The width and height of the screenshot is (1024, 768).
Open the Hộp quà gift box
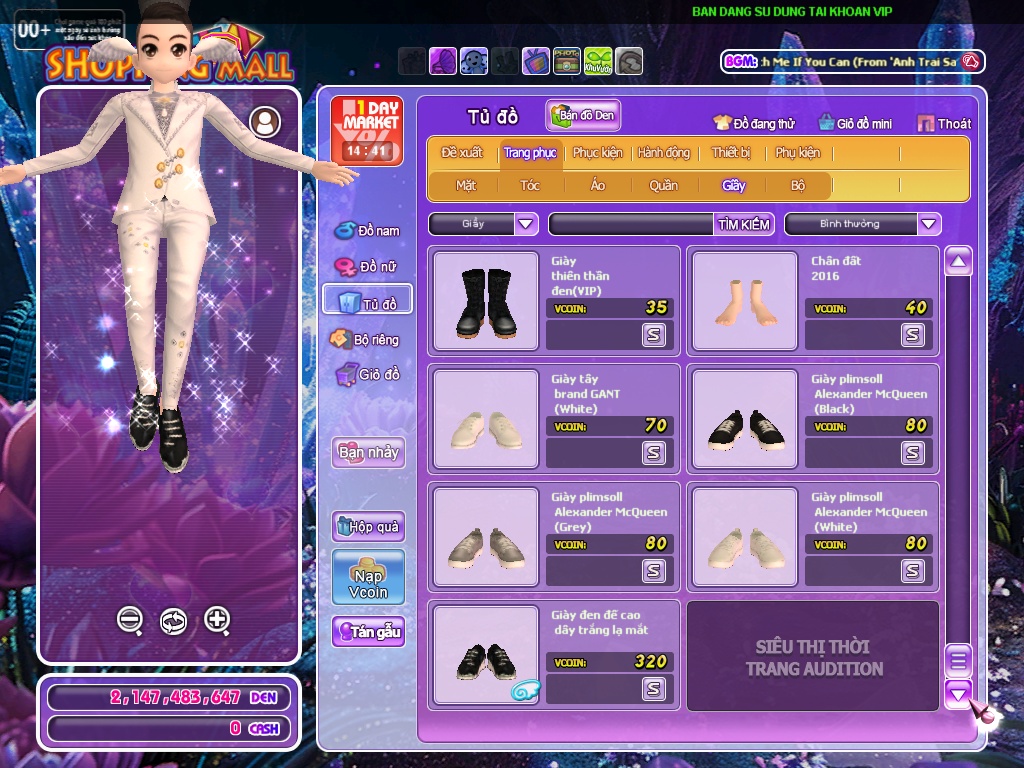click(x=368, y=526)
